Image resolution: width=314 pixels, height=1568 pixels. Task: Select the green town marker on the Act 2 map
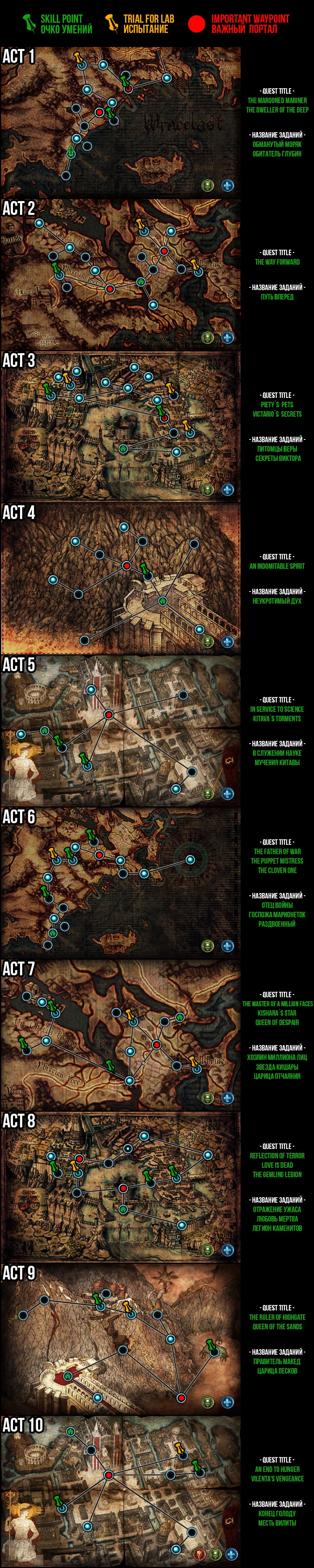pos(141,281)
